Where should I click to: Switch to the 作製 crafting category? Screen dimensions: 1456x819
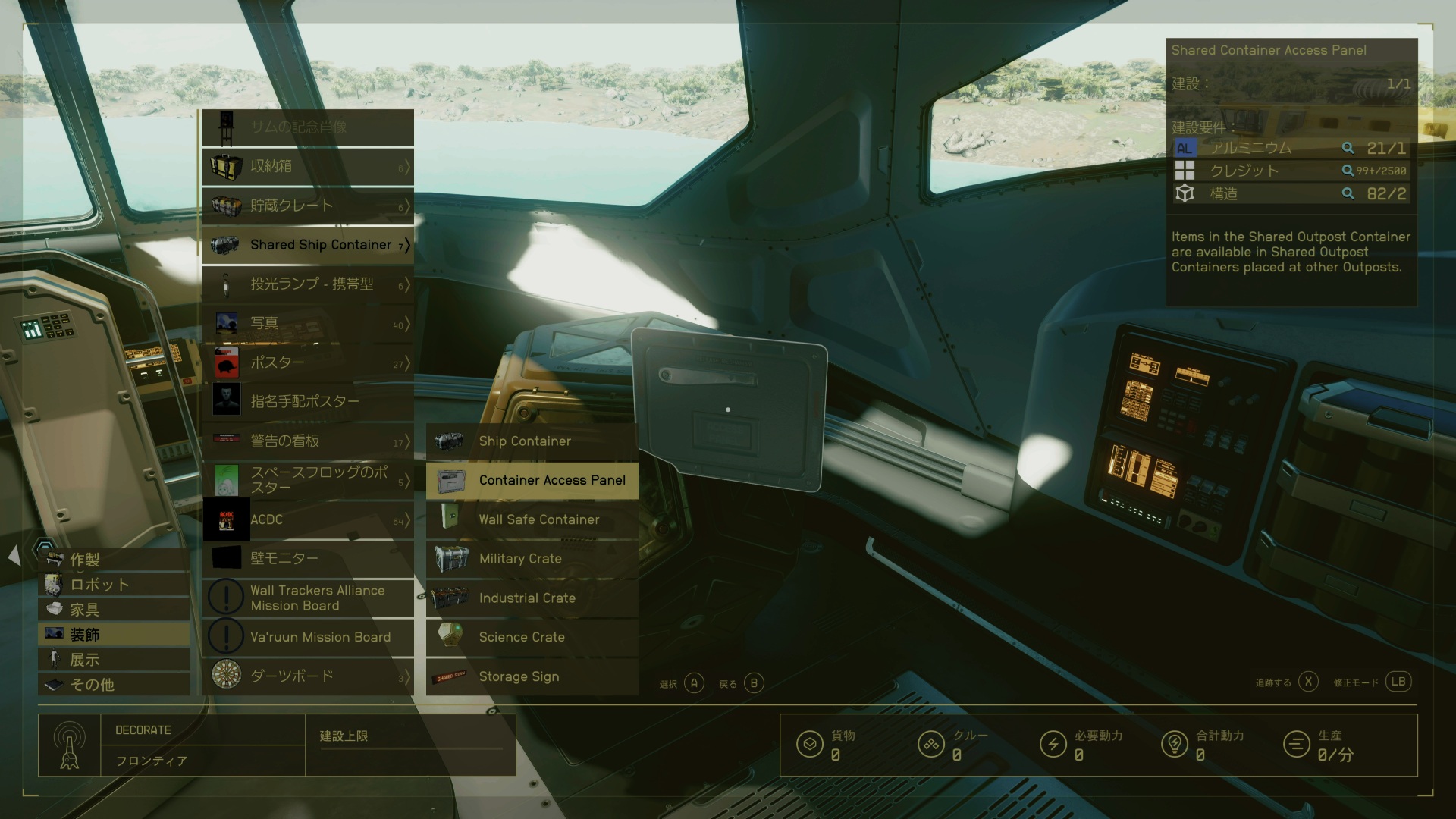click(114, 560)
